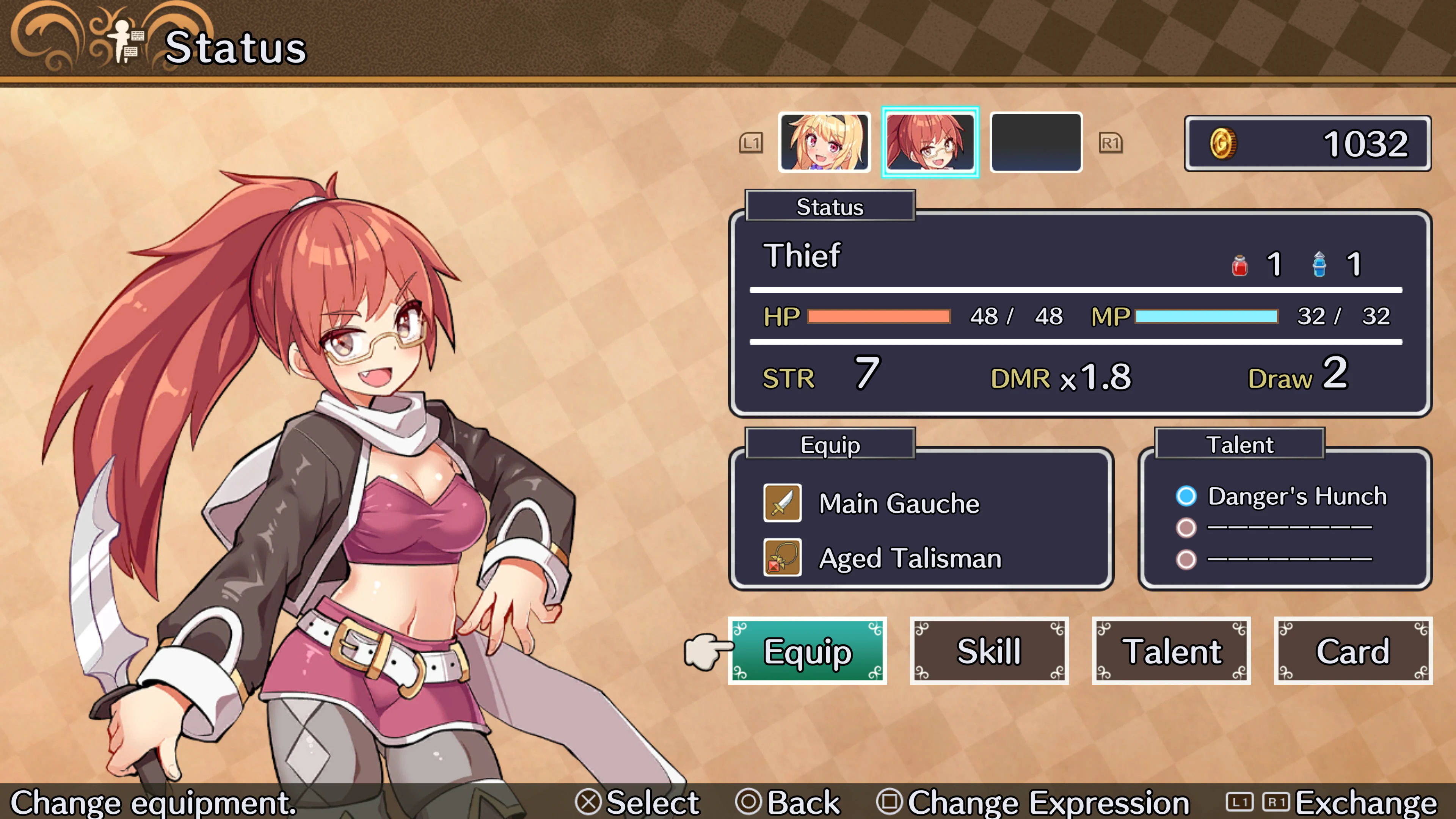
Task: Switch to the Skill tab
Action: (x=990, y=651)
